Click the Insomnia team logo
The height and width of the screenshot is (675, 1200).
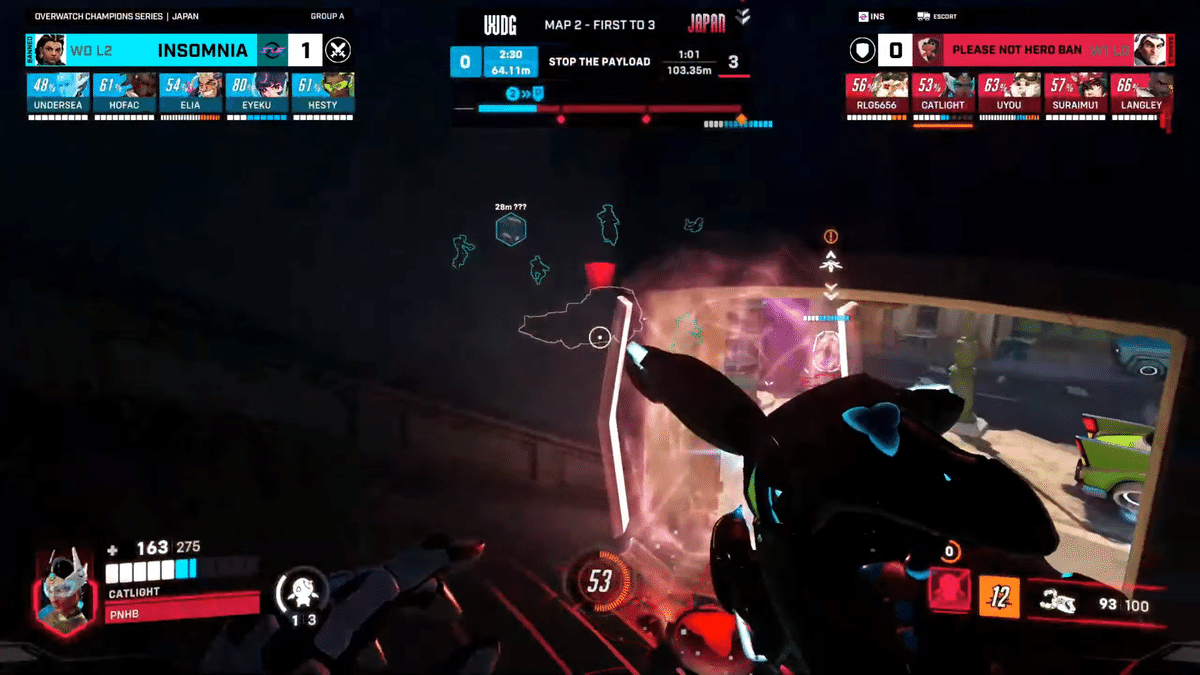tap(272, 50)
